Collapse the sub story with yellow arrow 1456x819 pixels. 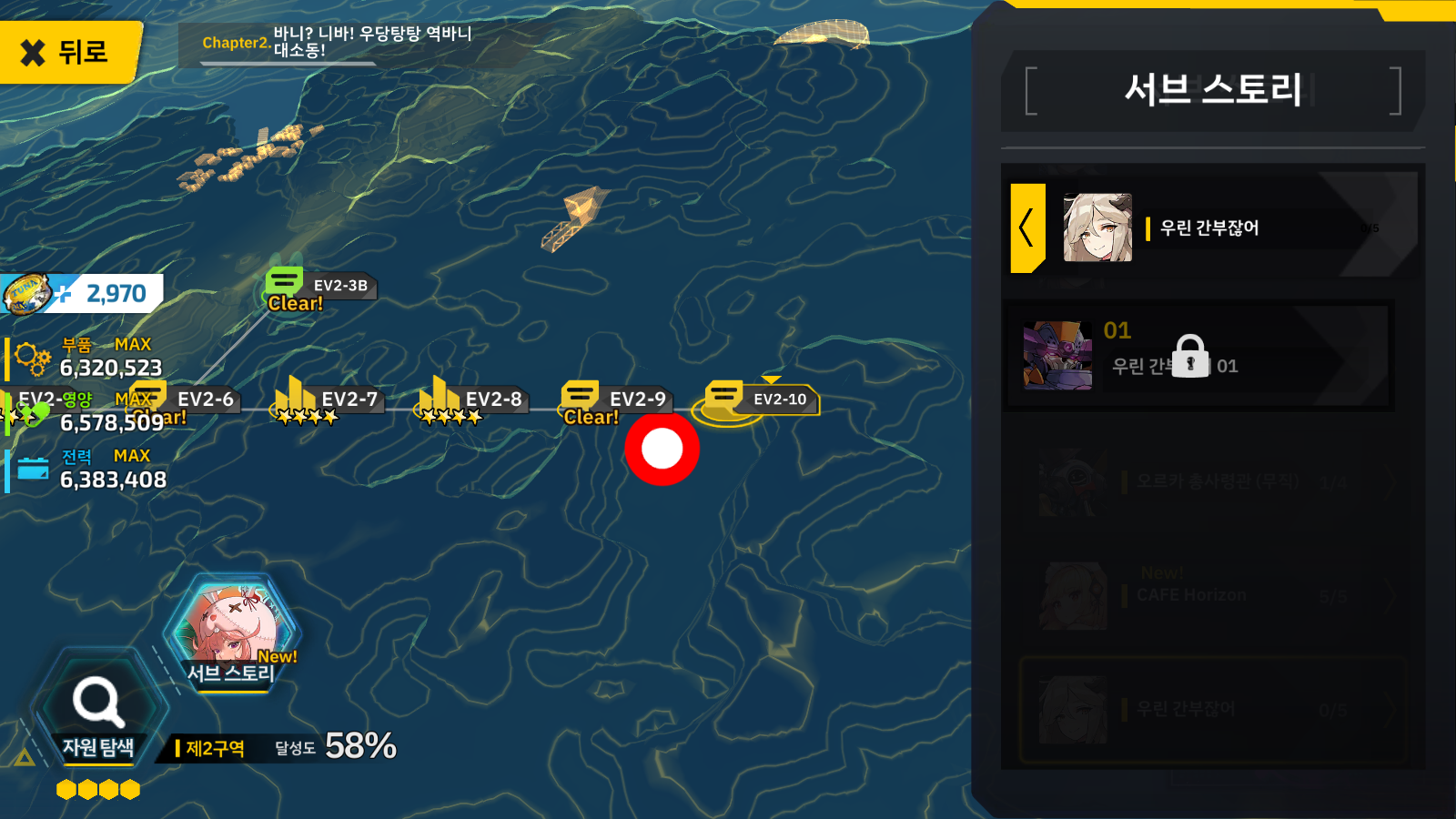point(1028,227)
